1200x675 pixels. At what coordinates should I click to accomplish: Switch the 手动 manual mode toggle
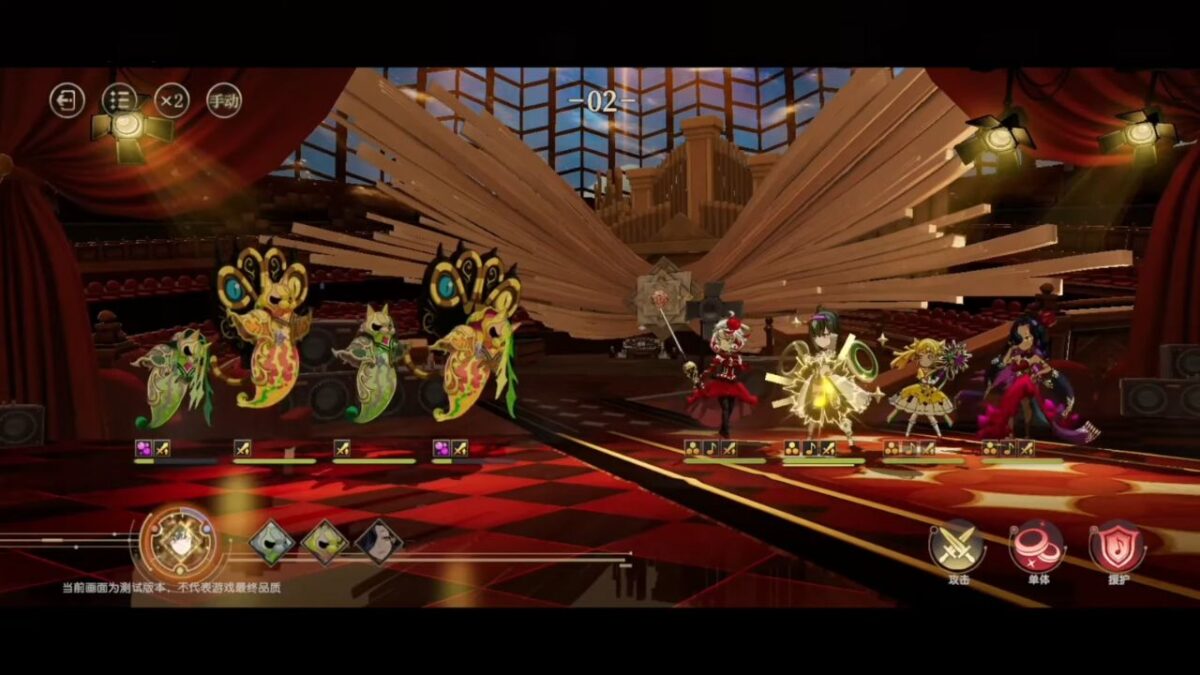coord(224,100)
